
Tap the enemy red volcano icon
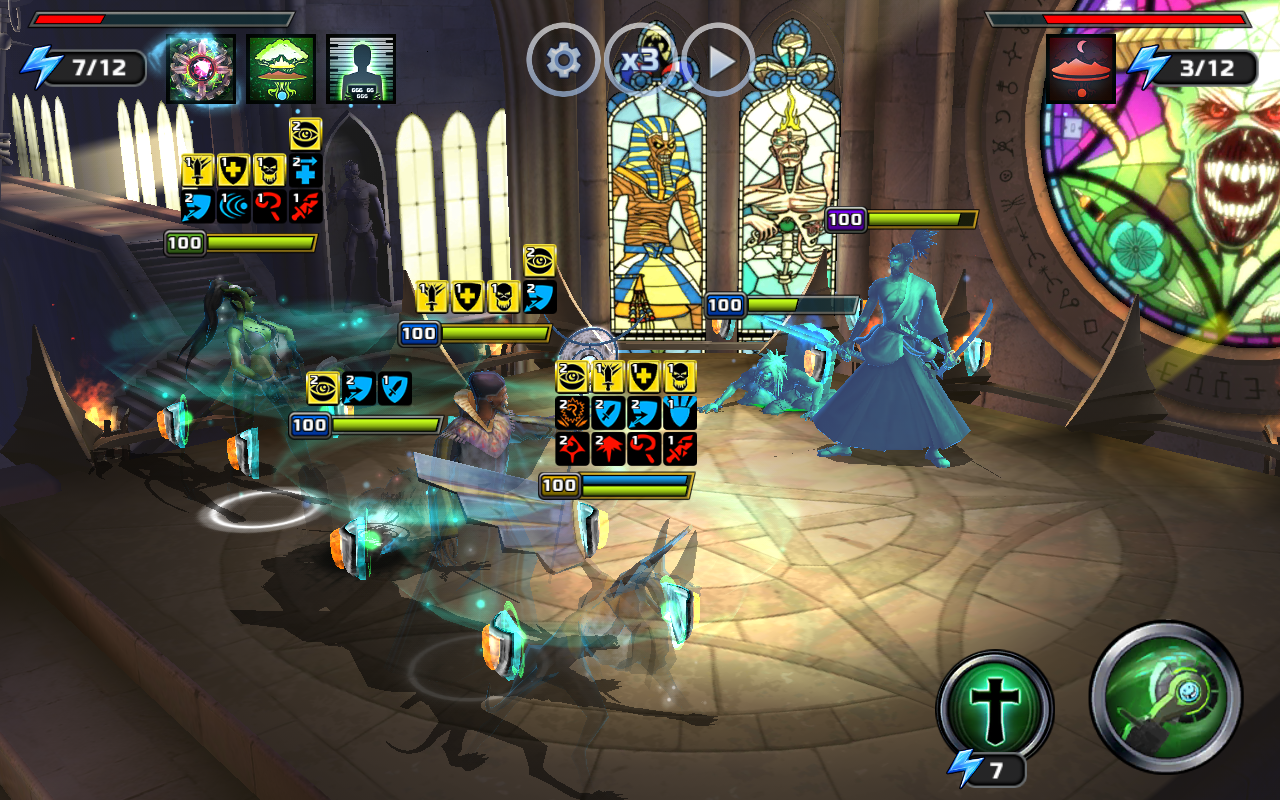click(1081, 69)
